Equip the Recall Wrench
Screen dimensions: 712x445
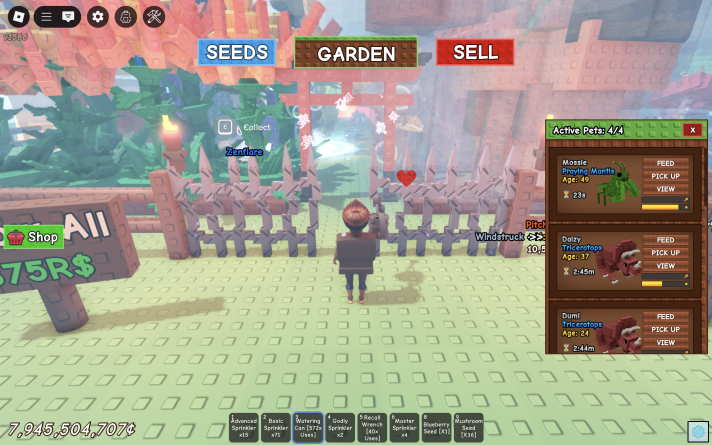[372, 428]
